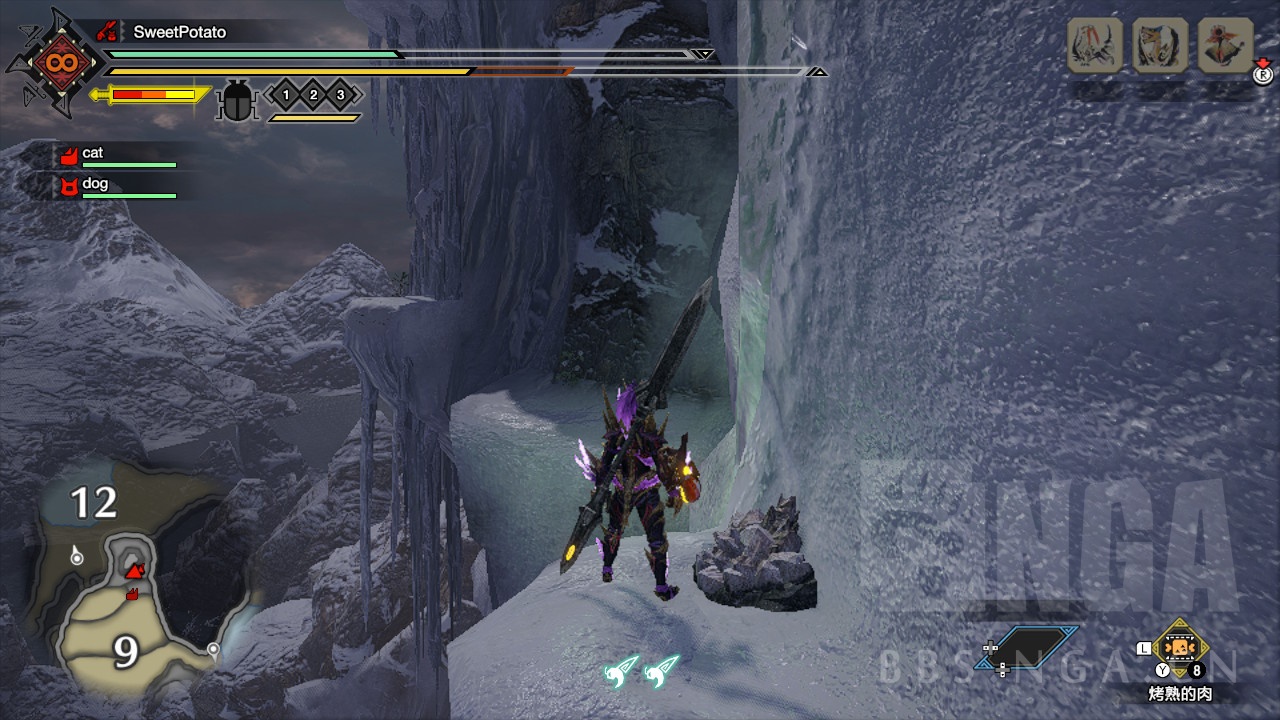Viewport: 1280px width, 720px height.
Task: Choose the middle monster target icon
Action: click(1160, 46)
